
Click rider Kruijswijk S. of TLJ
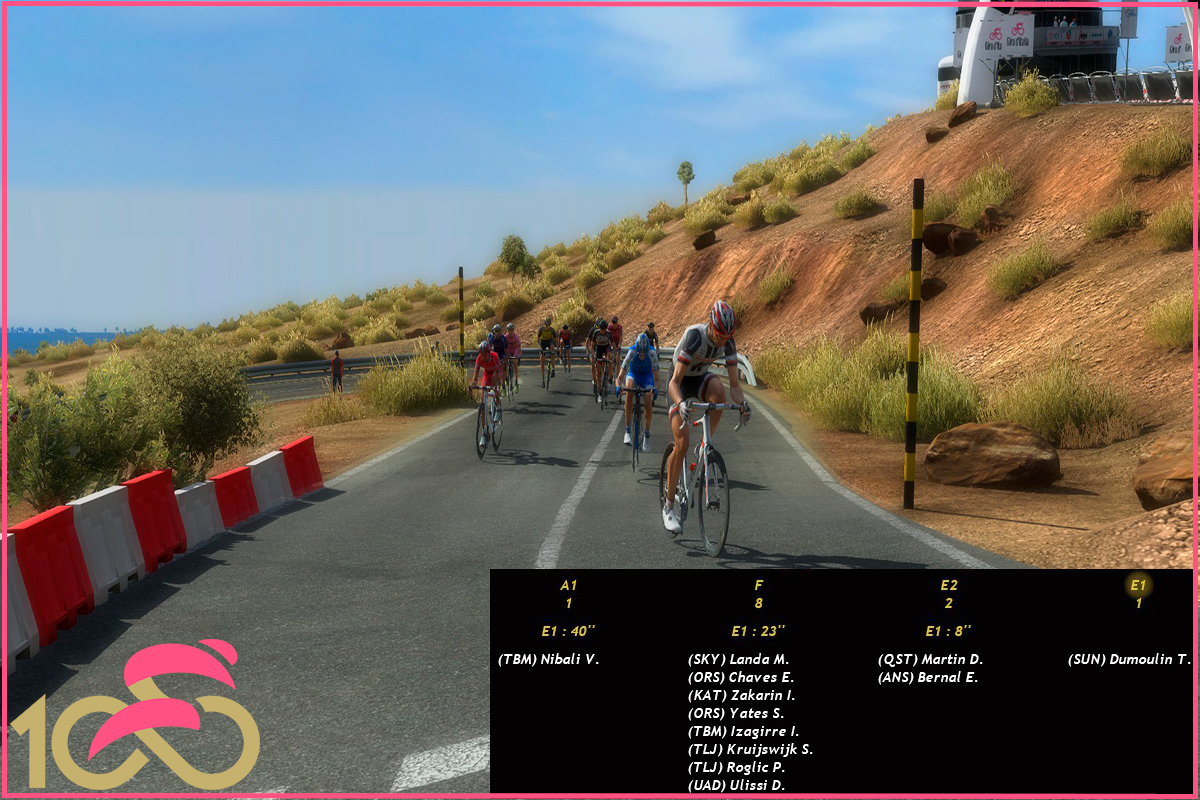pyautogui.click(x=750, y=750)
